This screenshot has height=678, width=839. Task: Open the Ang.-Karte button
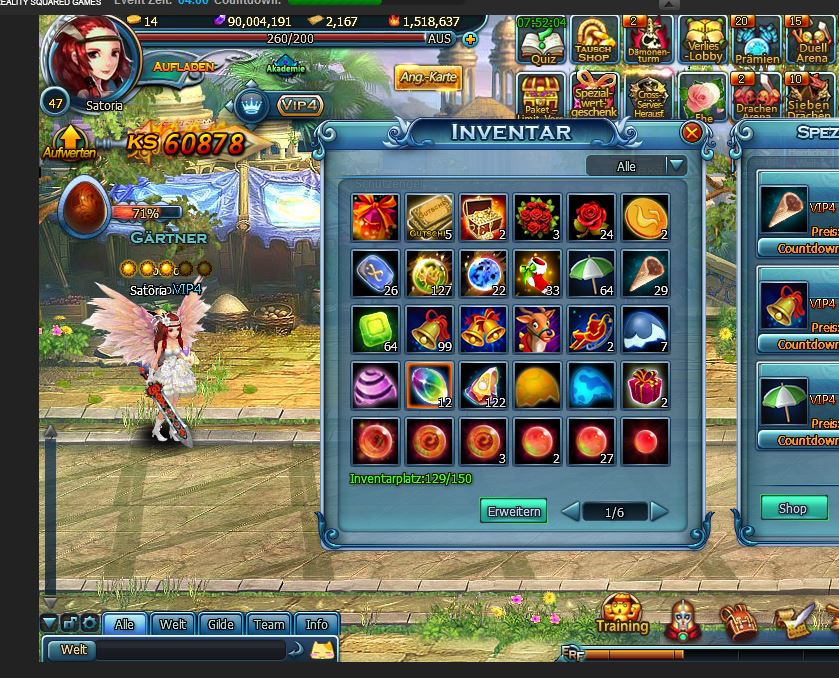[x=428, y=78]
